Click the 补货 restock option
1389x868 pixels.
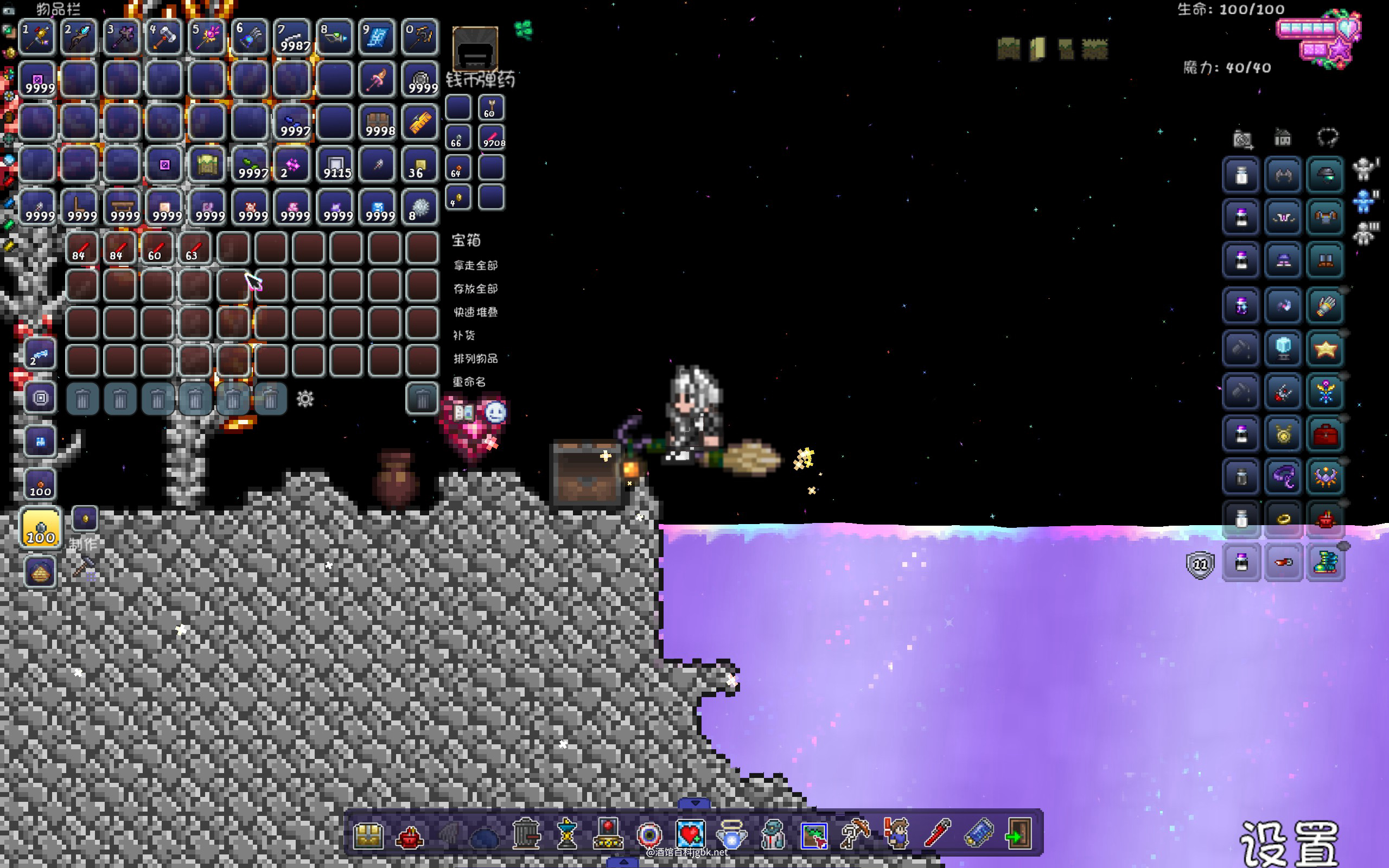(x=464, y=335)
